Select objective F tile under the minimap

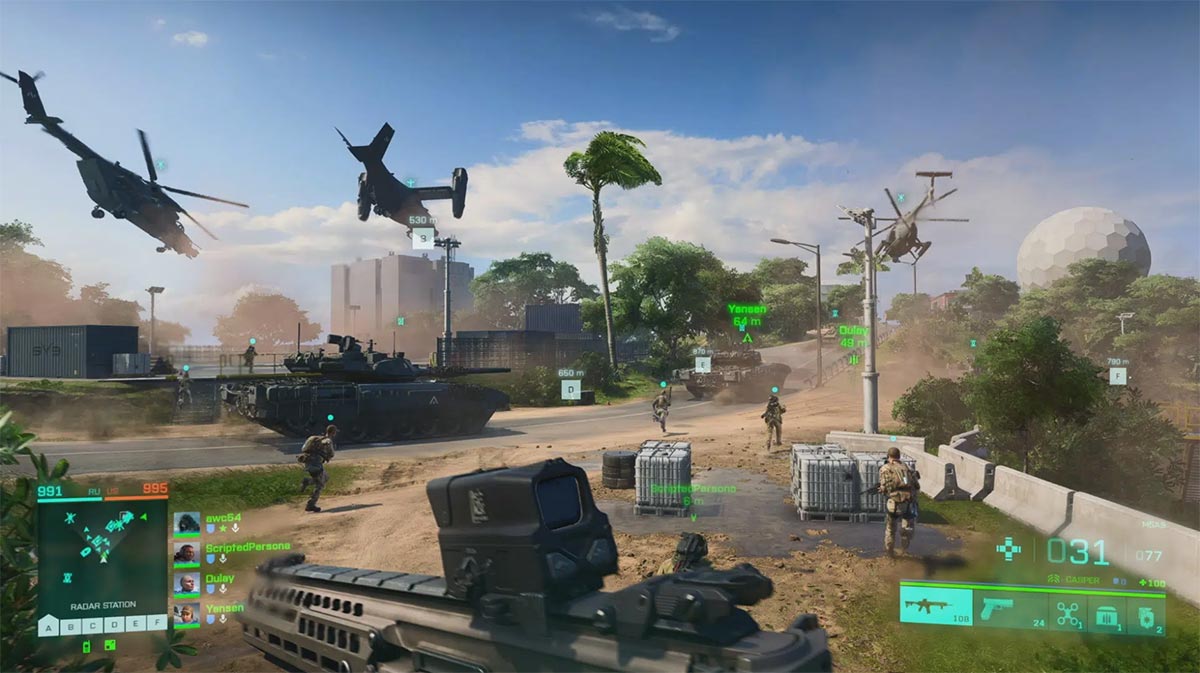coord(157,626)
